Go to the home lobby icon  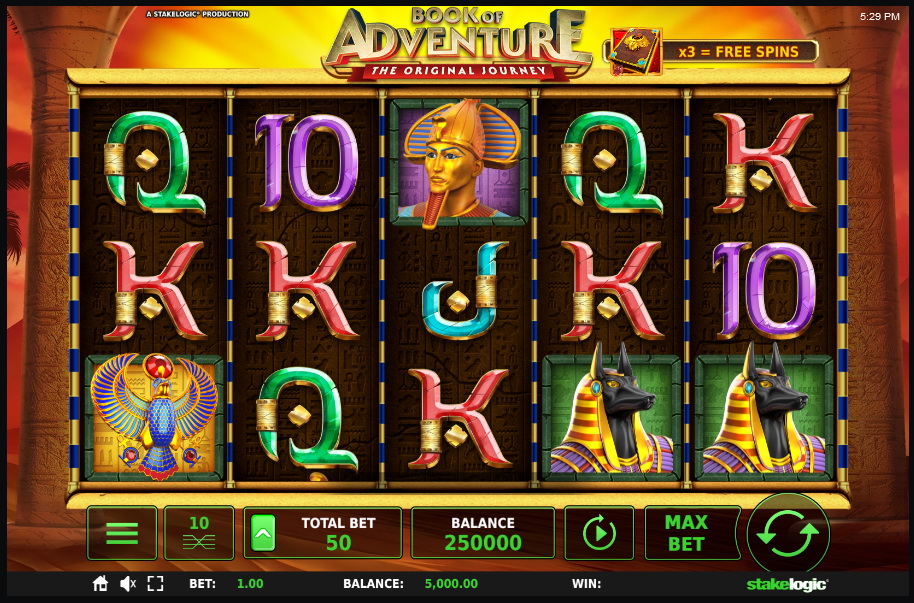pyautogui.click(x=100, y=583)
